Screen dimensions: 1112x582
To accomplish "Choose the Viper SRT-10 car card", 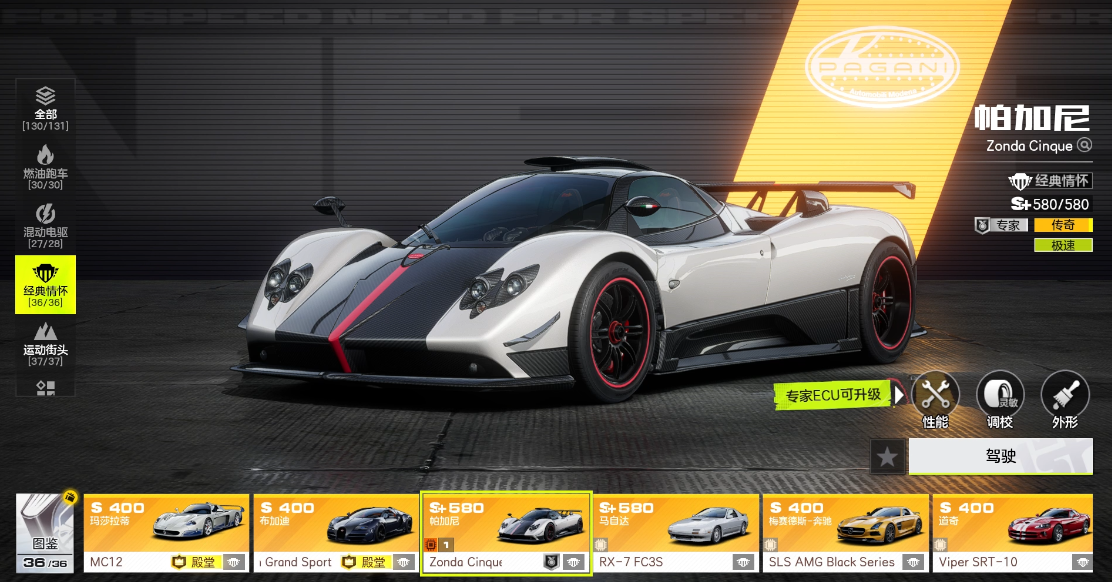I will pos(1015,533).
